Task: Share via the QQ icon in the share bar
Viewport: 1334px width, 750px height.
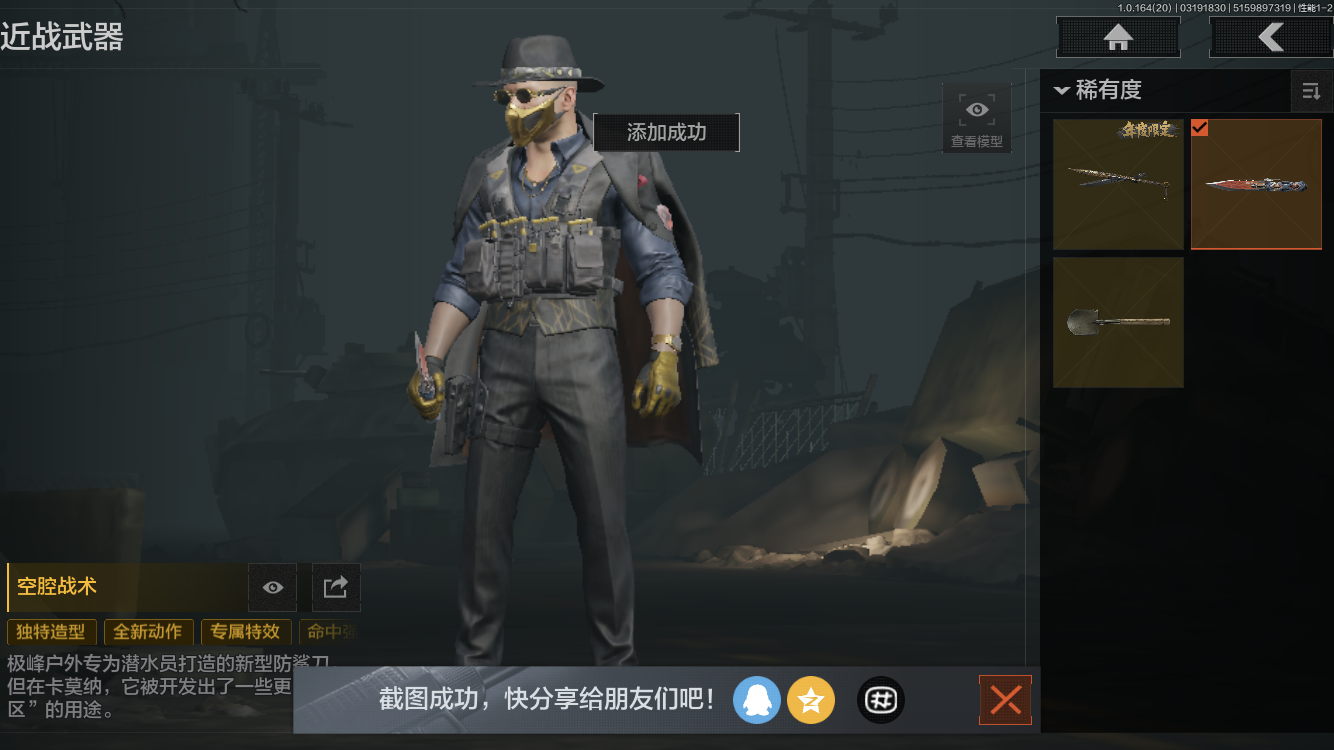Action: coord(757,700)
